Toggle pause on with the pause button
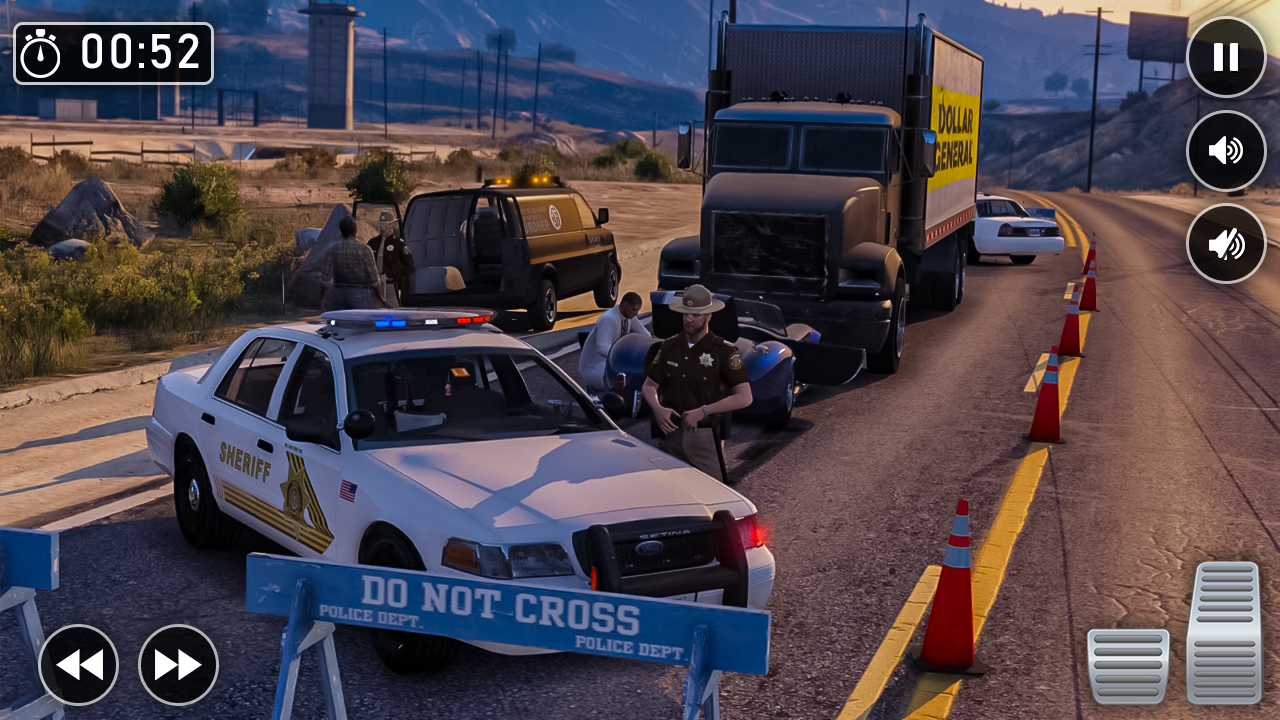Image resolution: width=1280 pixels, height=720 pixels. (1225, 57)
